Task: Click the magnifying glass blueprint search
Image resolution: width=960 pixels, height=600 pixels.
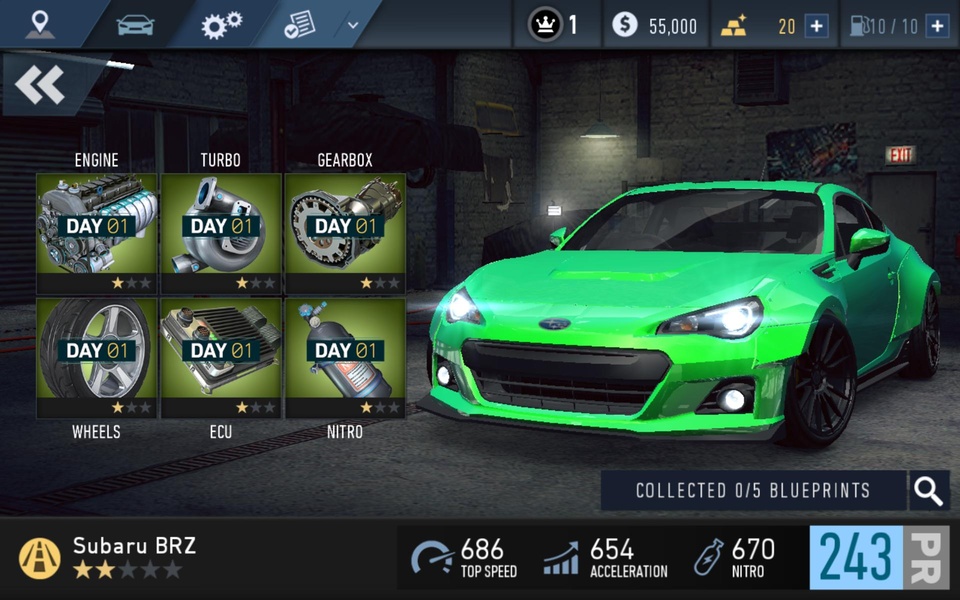Action: [929, 491]
